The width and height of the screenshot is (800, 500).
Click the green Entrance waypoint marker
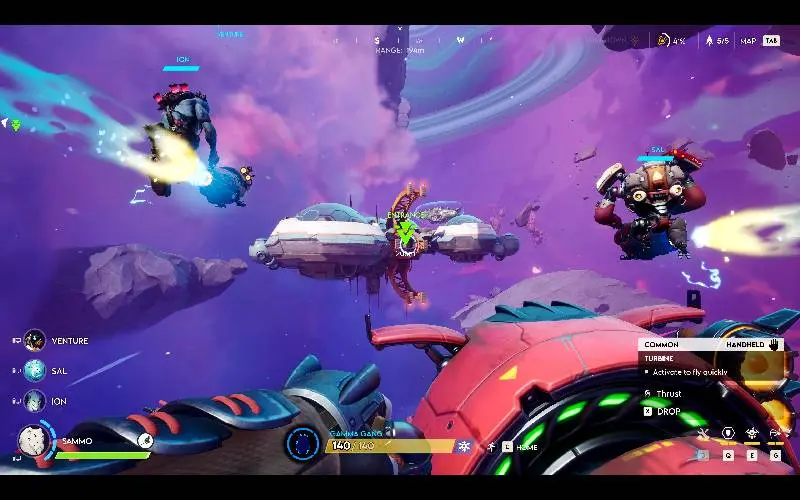pos(405,233)
